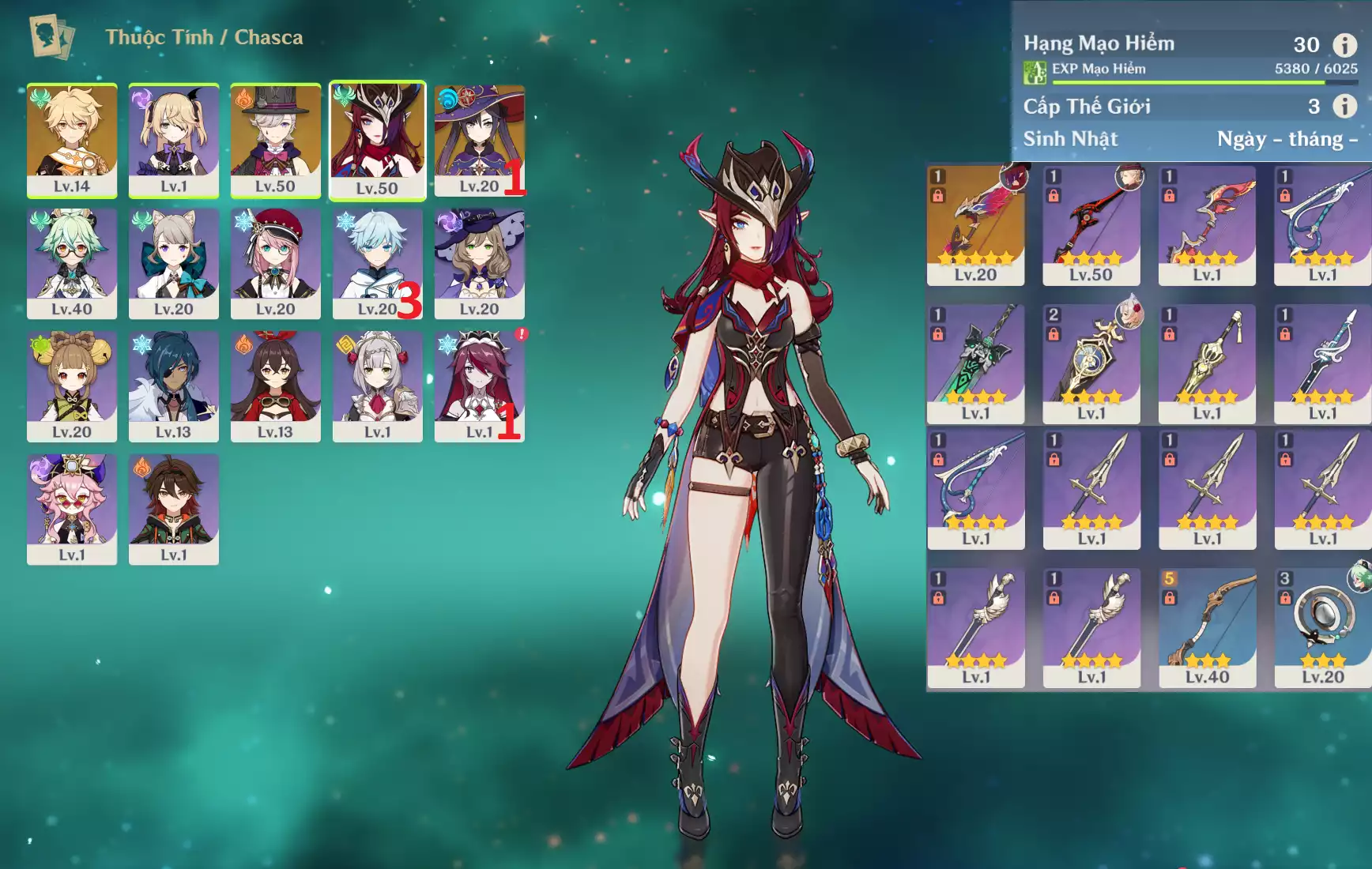Image resolution: width=1372 pixels, height=869 pixels.
Task: Choose Lynette's character card
Action: pyautogui.click(x=174, y=262)
